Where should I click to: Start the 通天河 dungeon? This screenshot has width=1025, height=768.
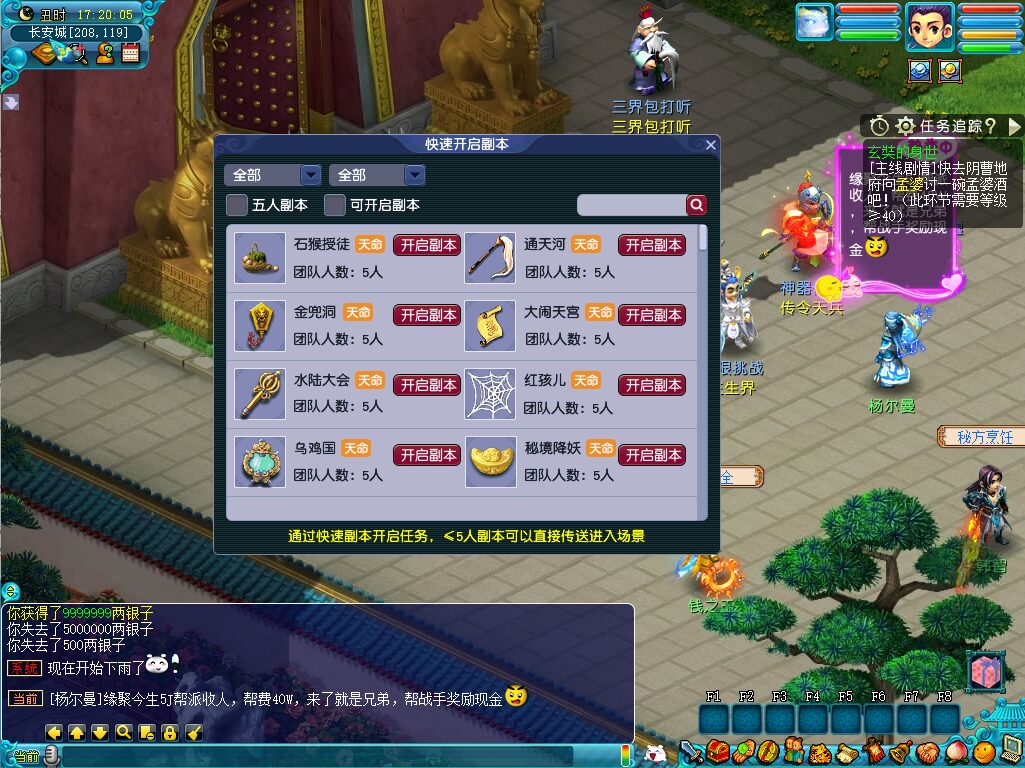click(x=652, y=245)
